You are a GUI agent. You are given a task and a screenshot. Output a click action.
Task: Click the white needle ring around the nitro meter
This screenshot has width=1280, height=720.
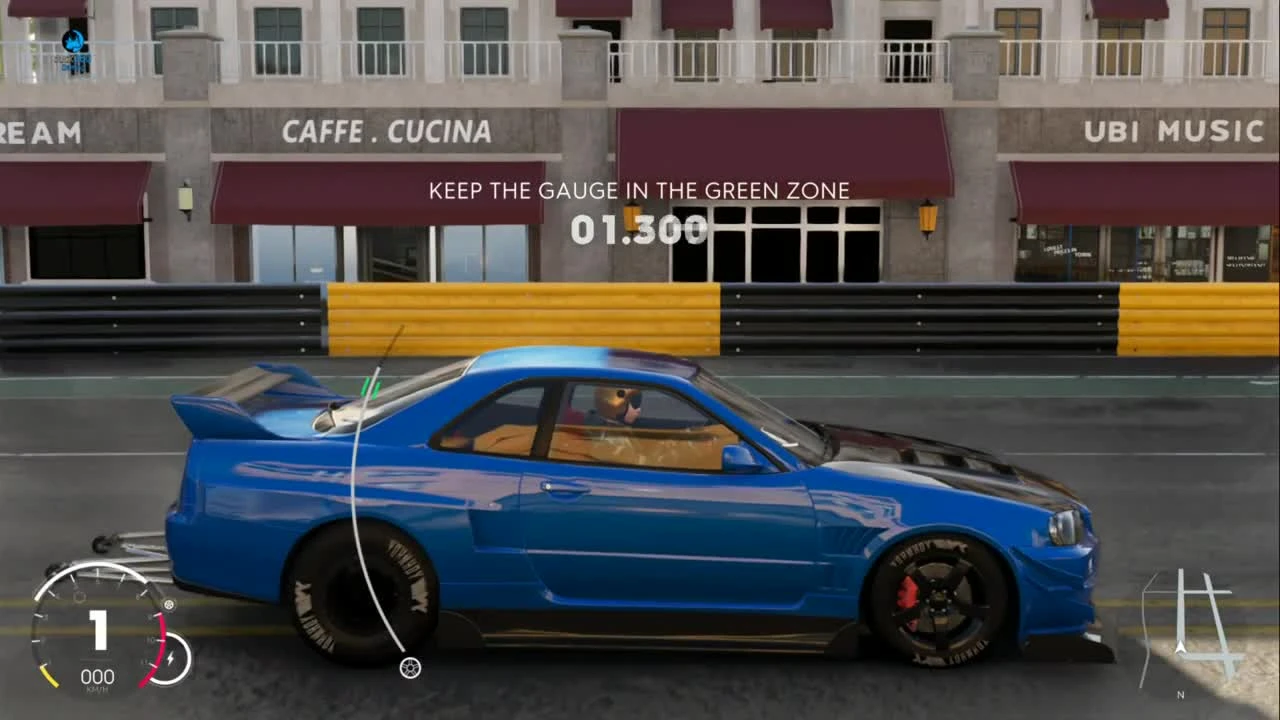click(187, 656)
